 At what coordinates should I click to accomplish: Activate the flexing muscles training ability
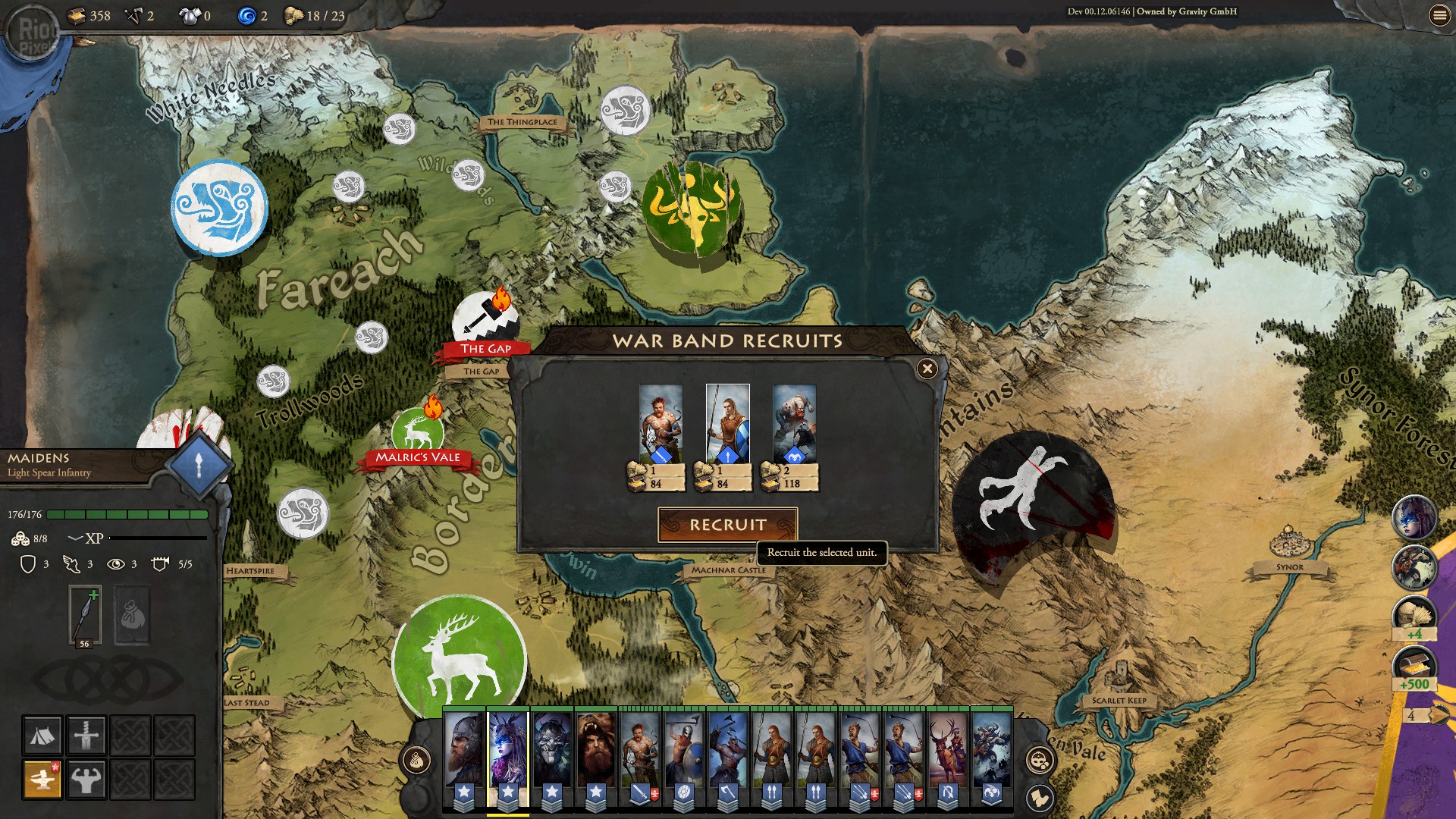point(86,779)
